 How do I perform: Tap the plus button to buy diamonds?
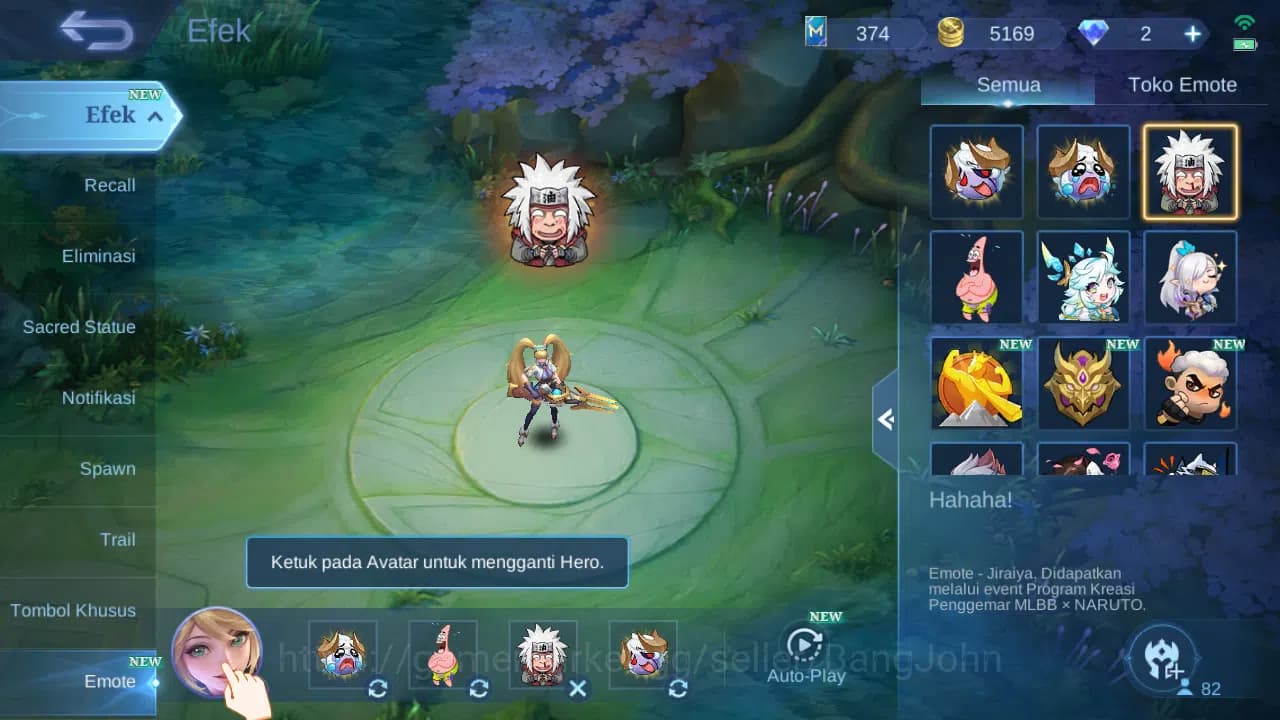tap(1192, 33)
